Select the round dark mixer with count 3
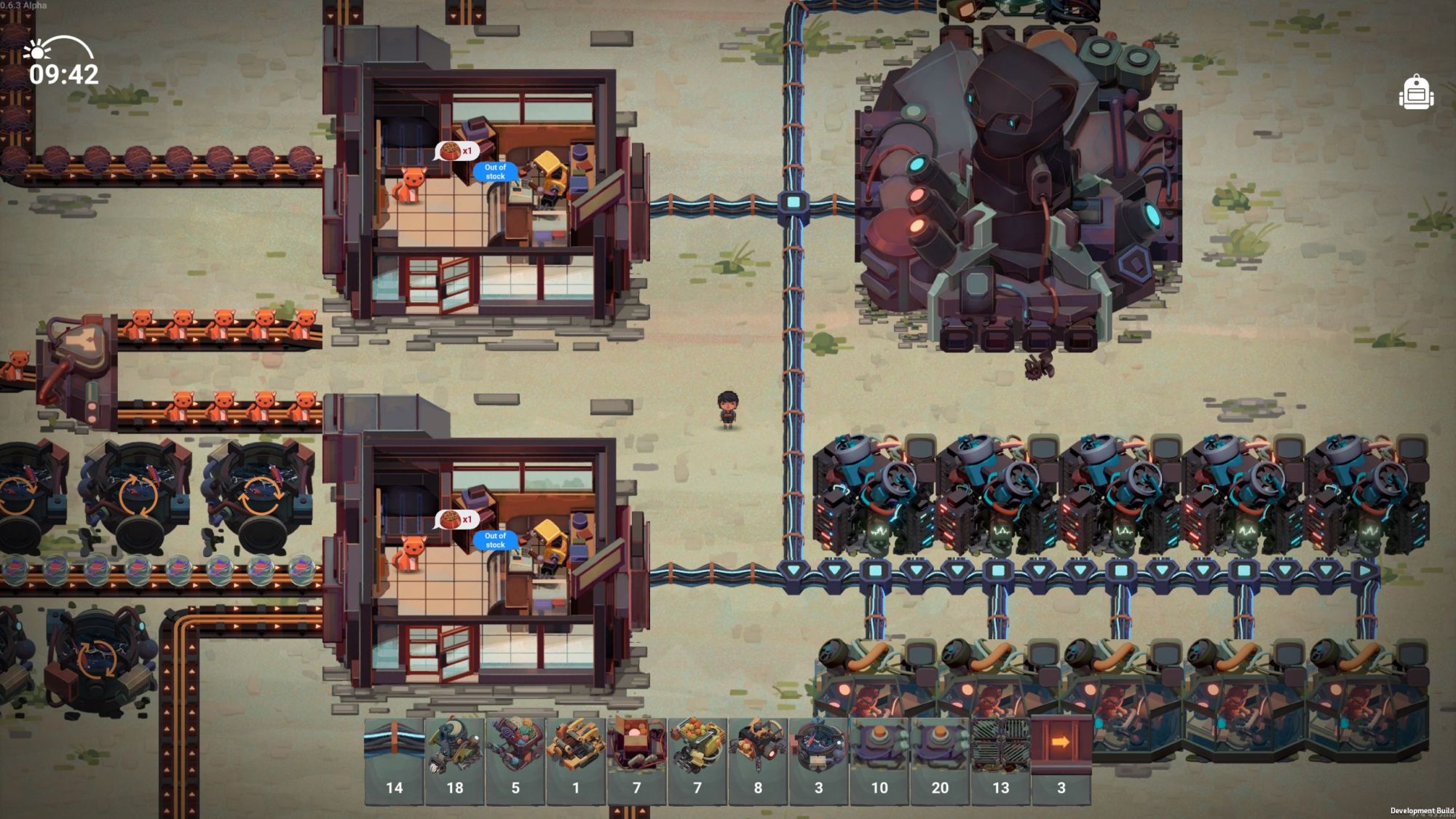 click(x=819, y=760)
